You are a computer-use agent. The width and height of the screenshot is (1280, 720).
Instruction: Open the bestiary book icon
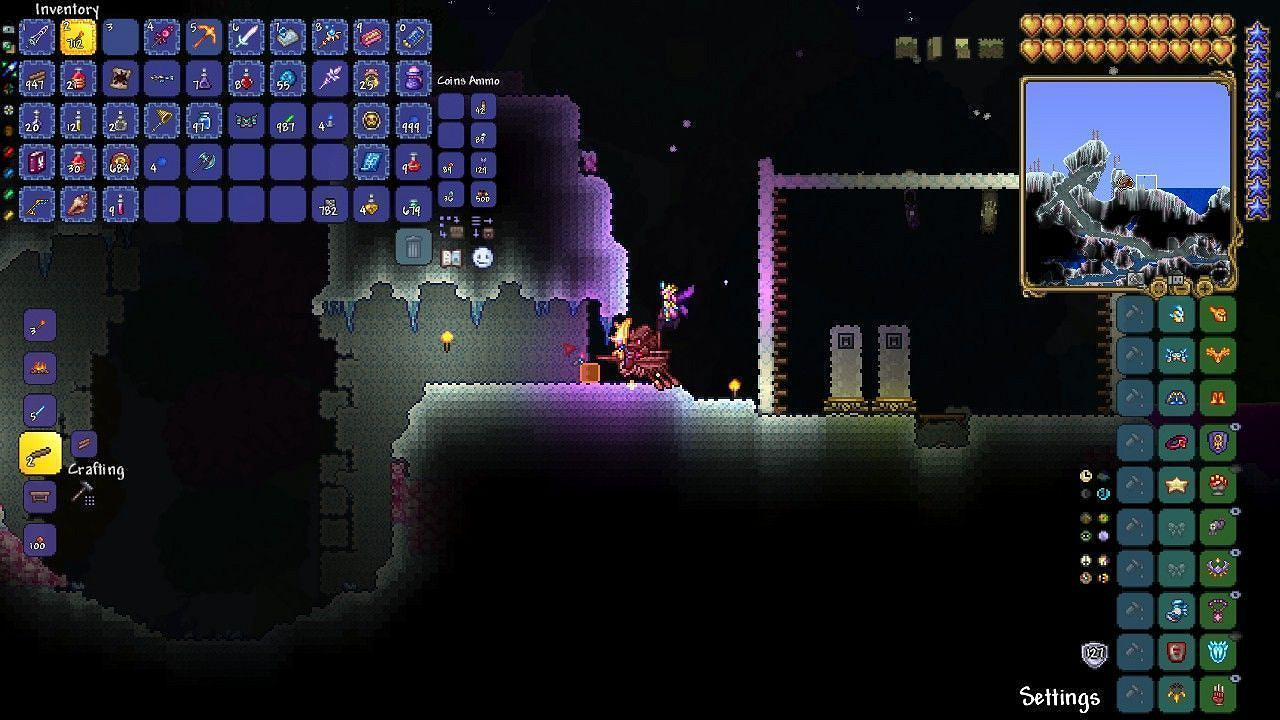coord(452,258)
